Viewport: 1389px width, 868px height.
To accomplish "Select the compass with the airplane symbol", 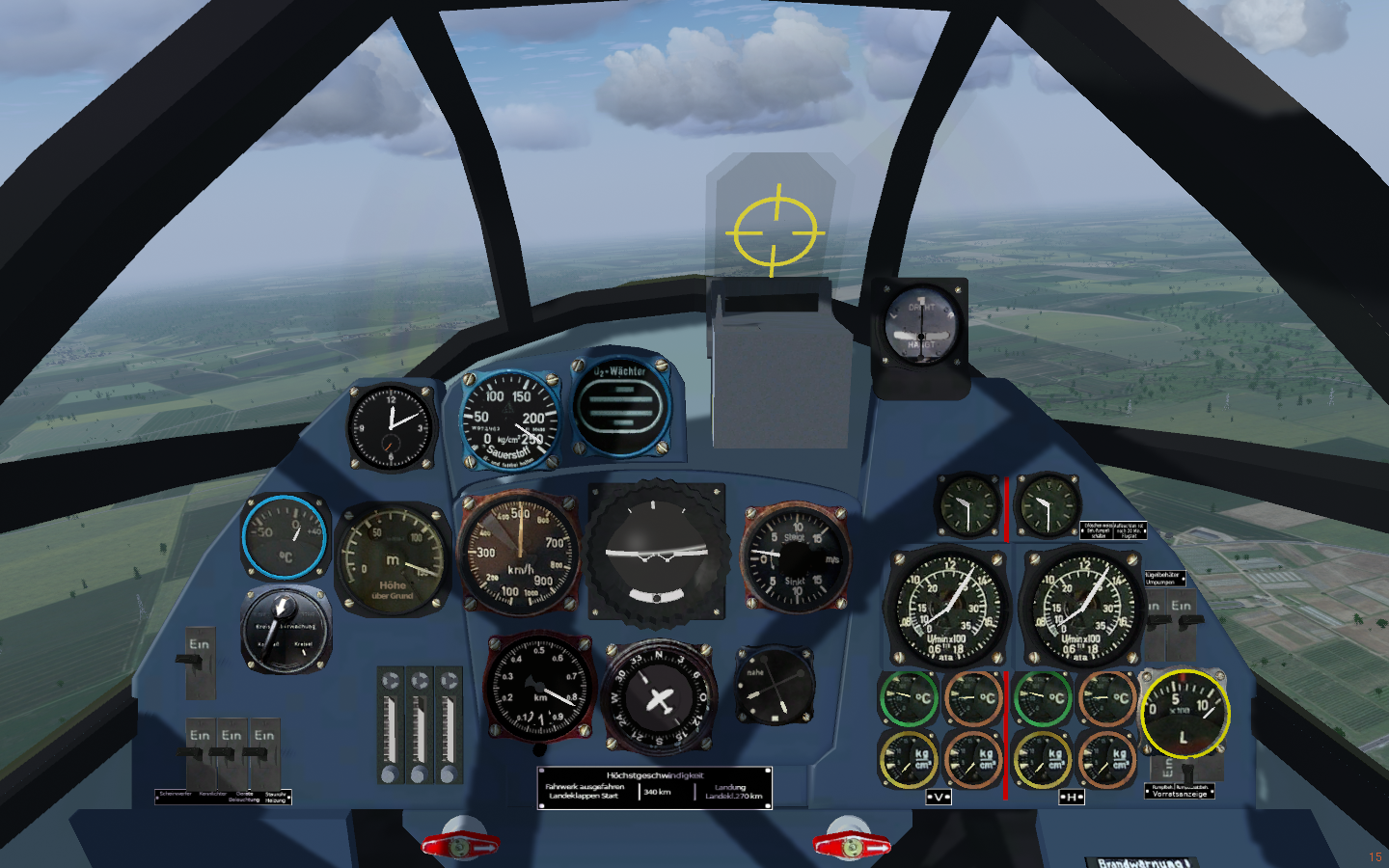I will point(661,697).
